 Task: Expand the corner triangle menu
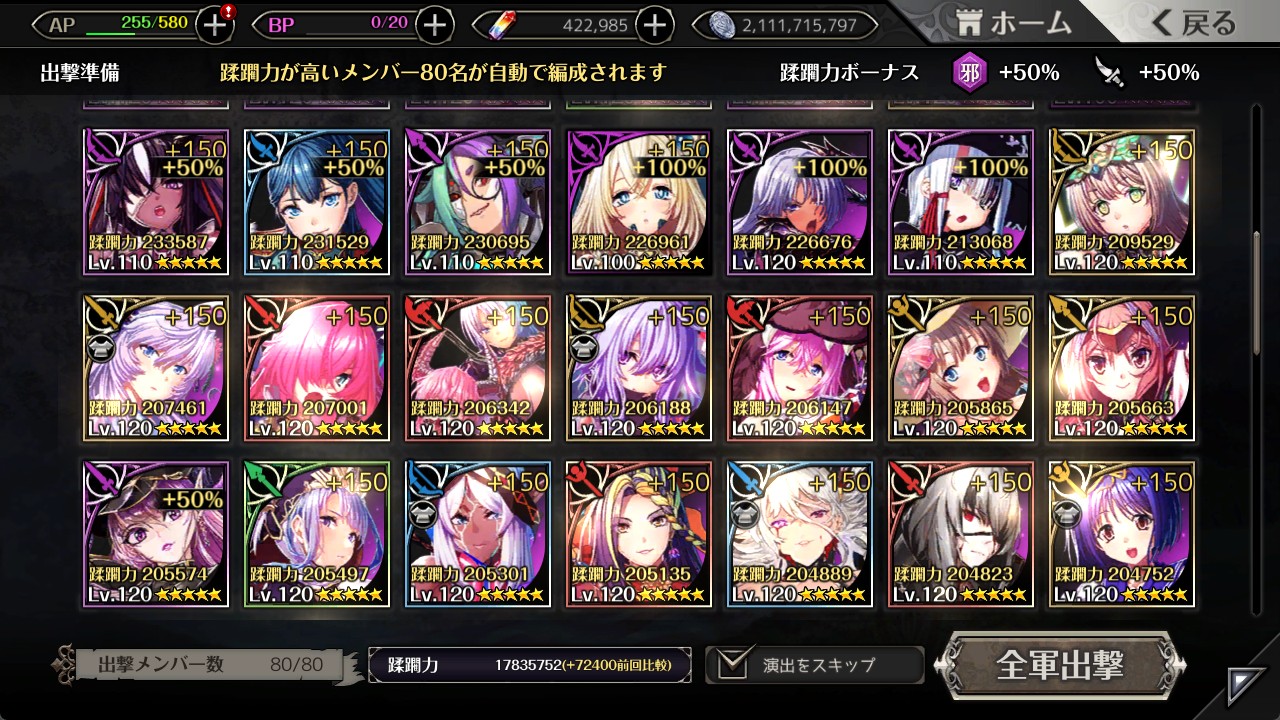tap(1246, 685)
